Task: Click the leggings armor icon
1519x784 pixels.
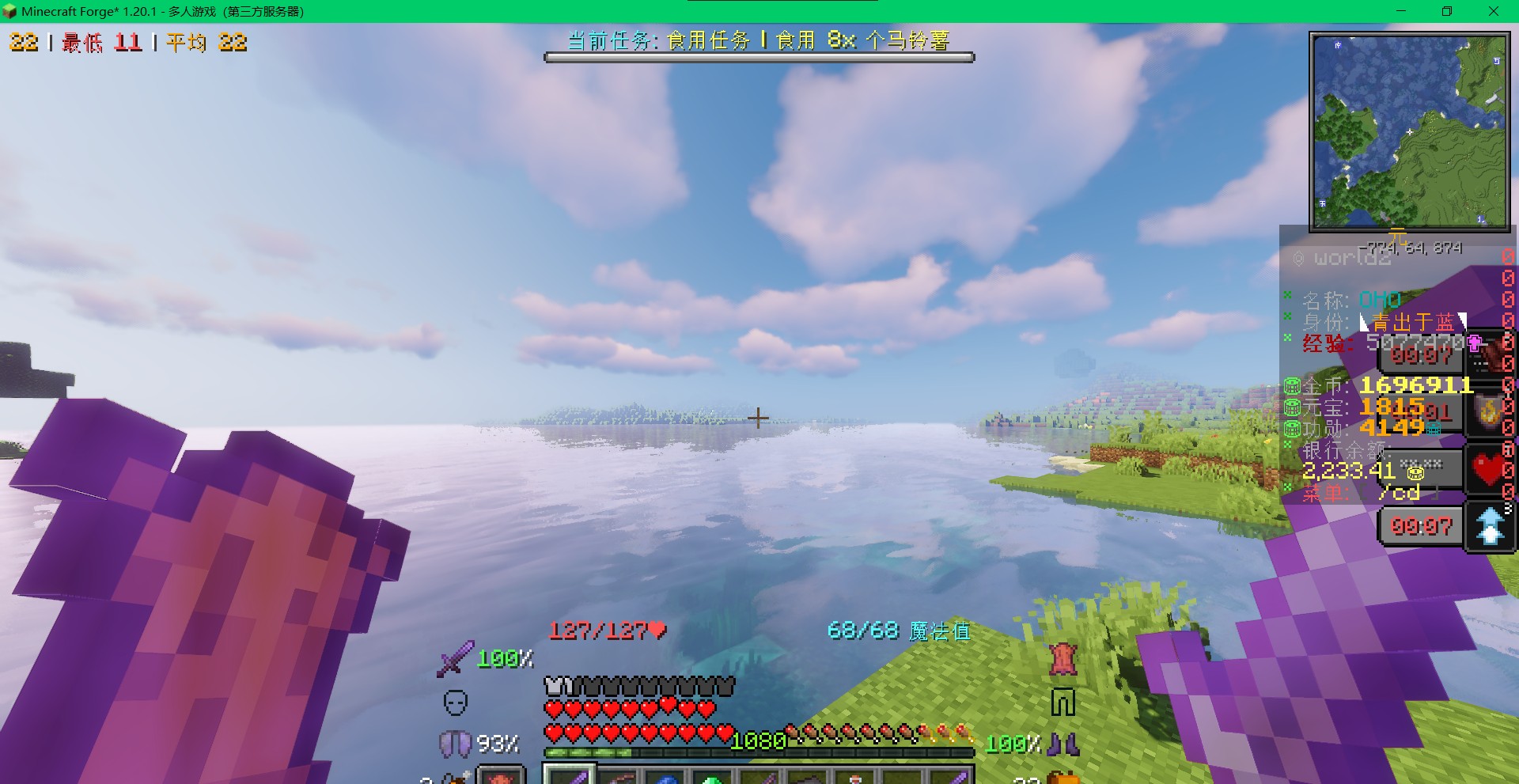Action: pos(1063,702)
